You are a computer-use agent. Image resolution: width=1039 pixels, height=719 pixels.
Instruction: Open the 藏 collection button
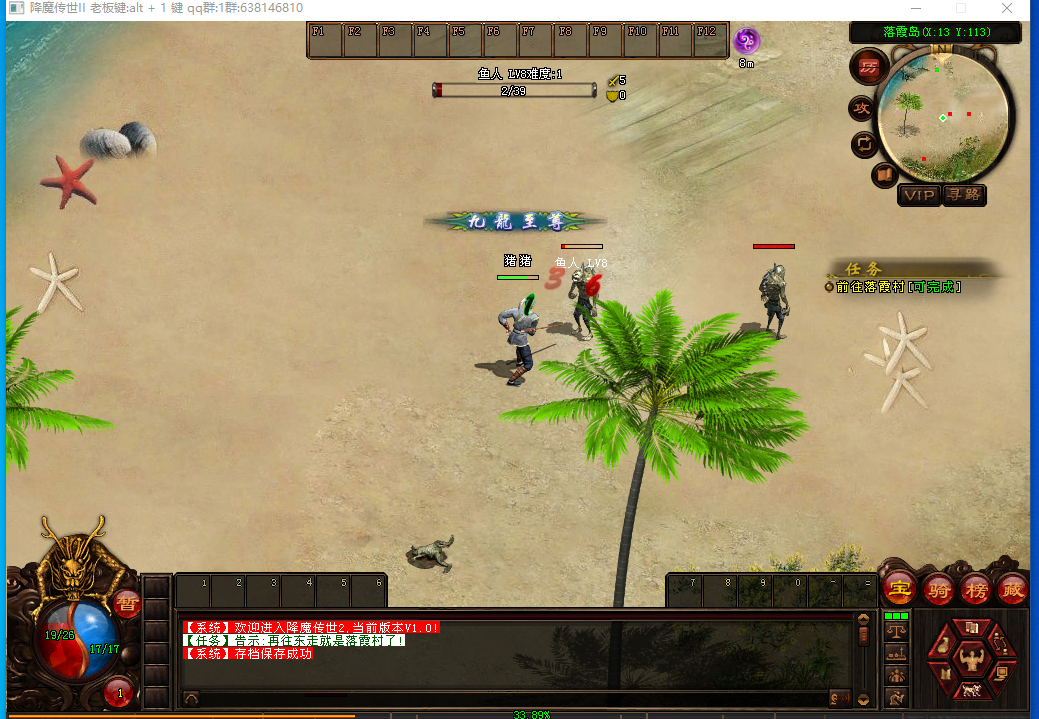1012,589
